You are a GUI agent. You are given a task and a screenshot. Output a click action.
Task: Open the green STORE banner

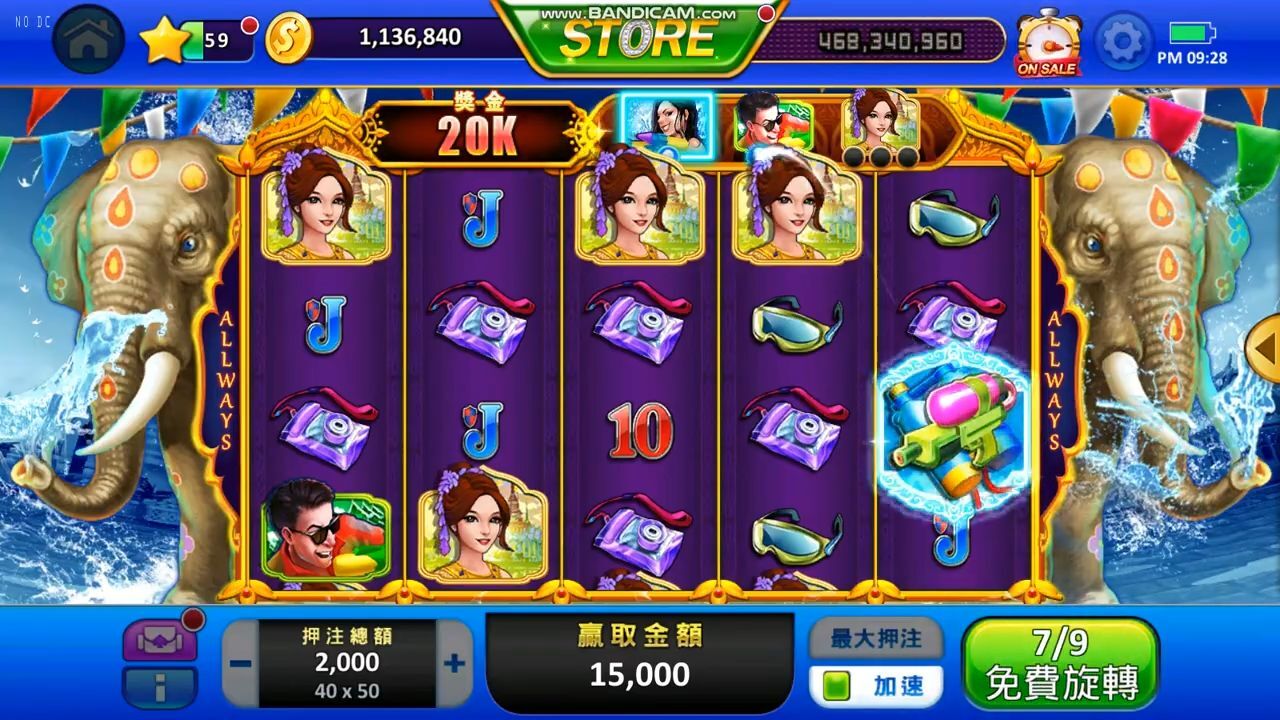(x=640, y=38)
